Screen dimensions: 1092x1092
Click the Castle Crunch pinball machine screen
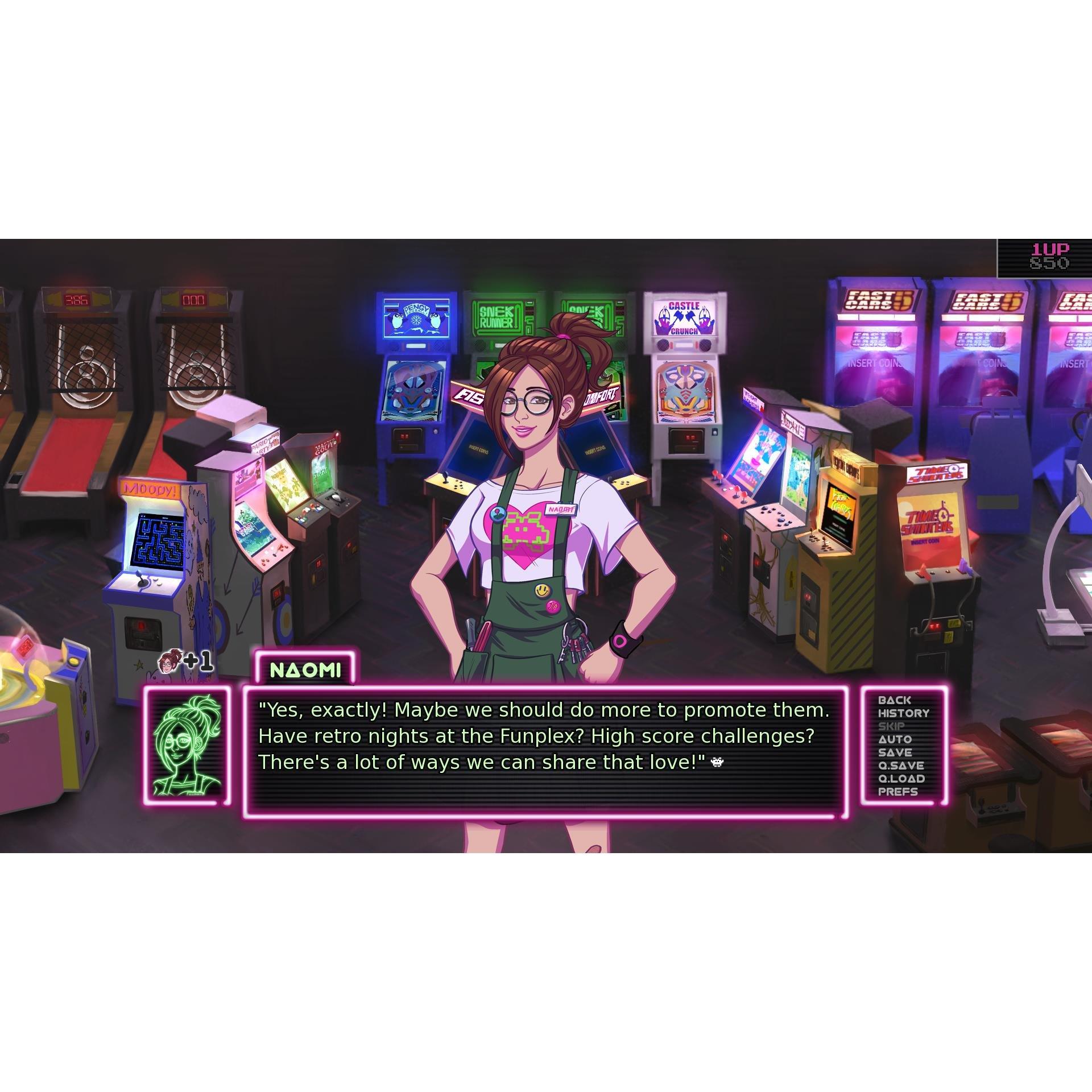point(685,390)
